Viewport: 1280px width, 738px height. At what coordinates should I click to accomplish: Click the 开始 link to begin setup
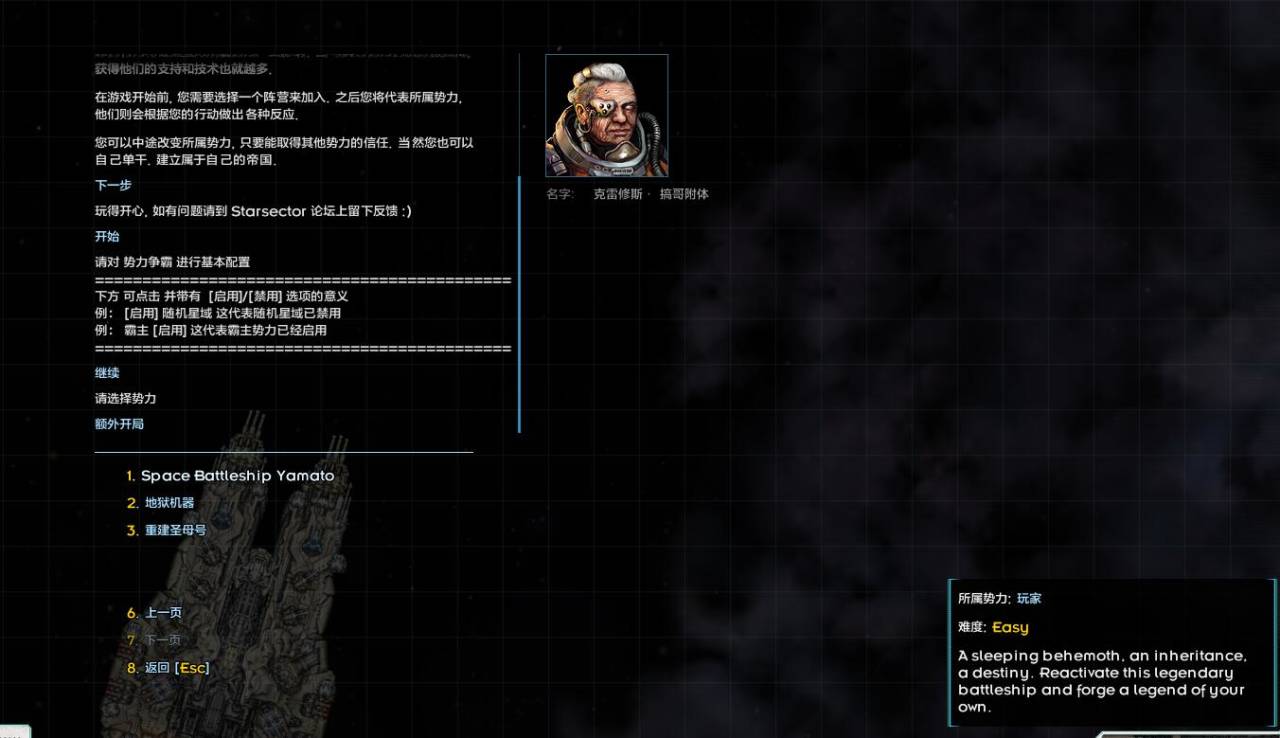[106, 236]
